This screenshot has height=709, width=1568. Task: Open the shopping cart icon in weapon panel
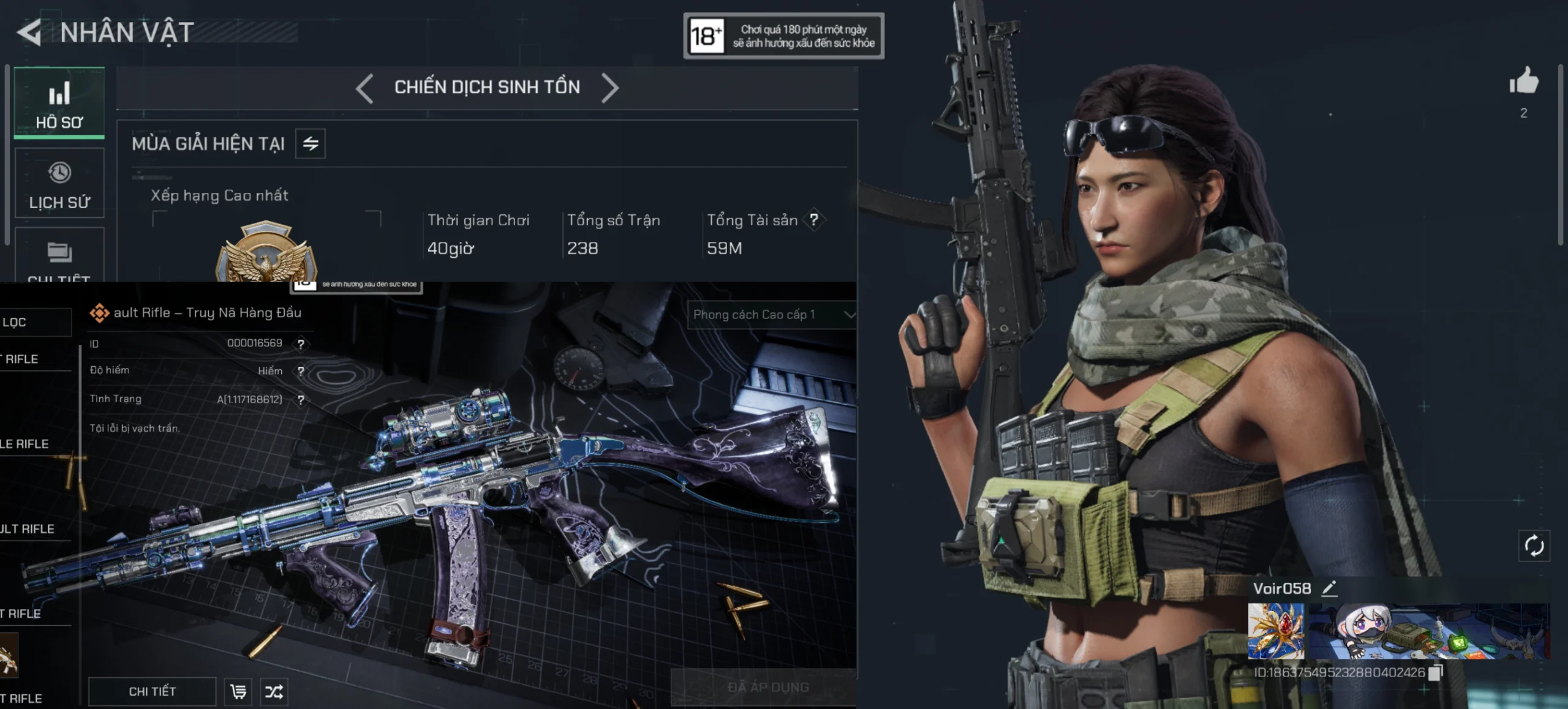(238, 692)
